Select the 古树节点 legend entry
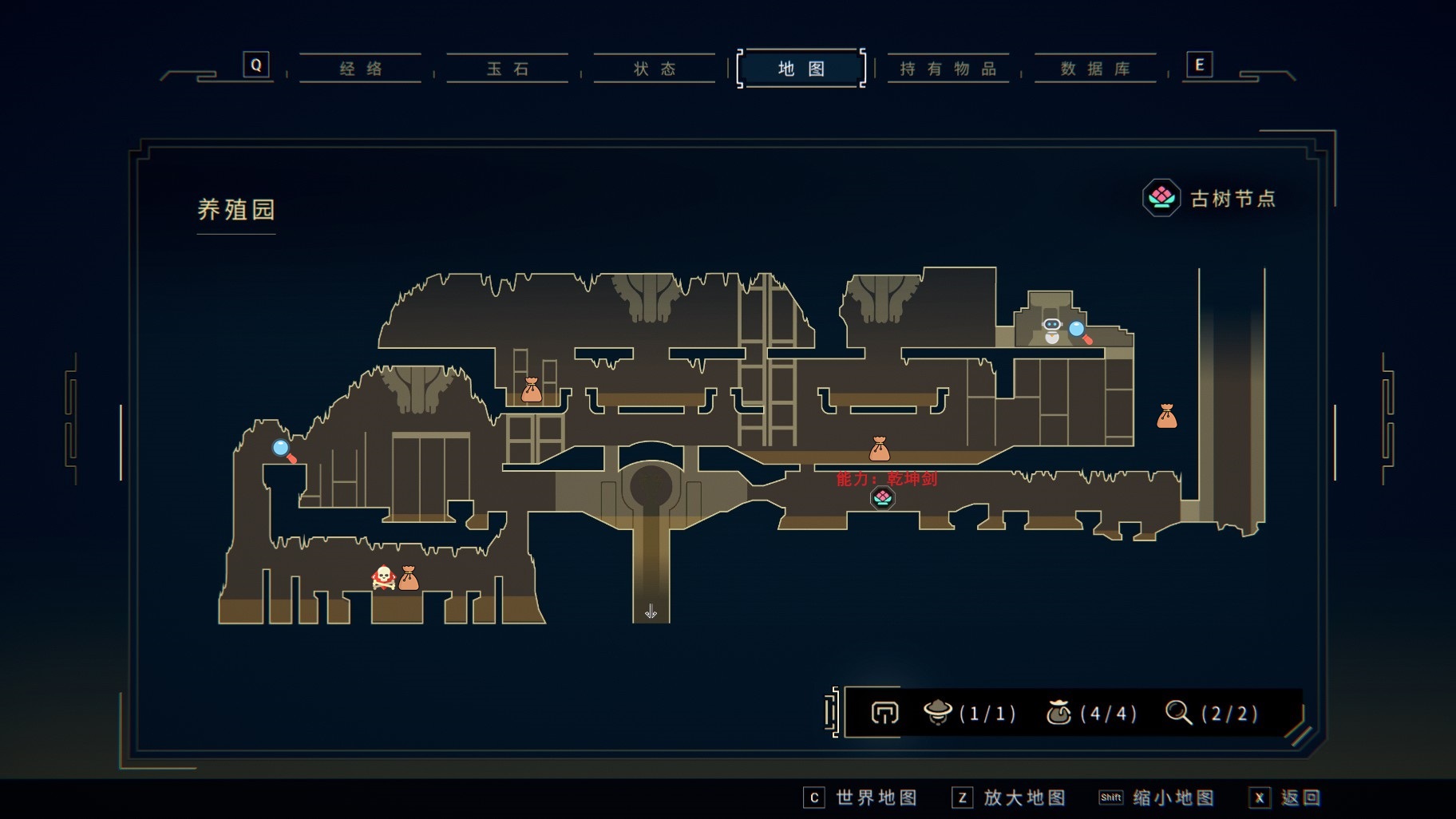 coord(1210,198)
